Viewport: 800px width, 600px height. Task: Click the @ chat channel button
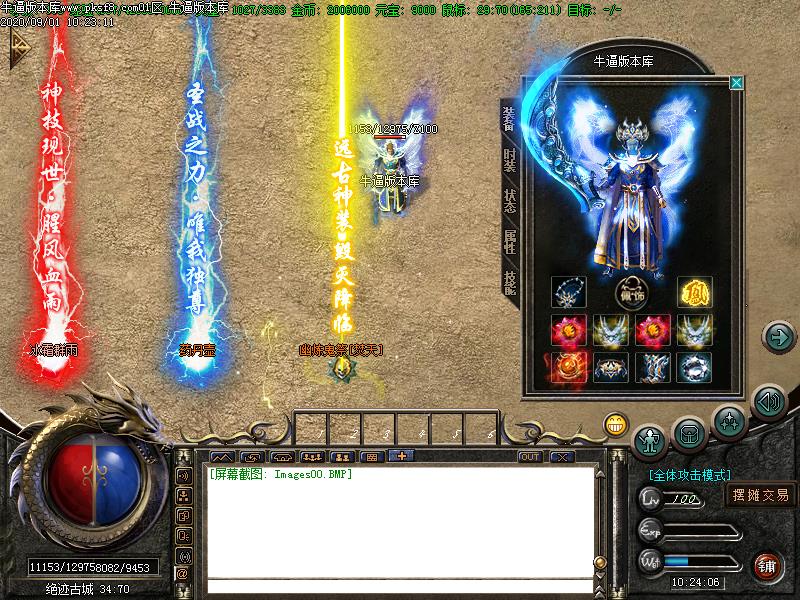183,574
